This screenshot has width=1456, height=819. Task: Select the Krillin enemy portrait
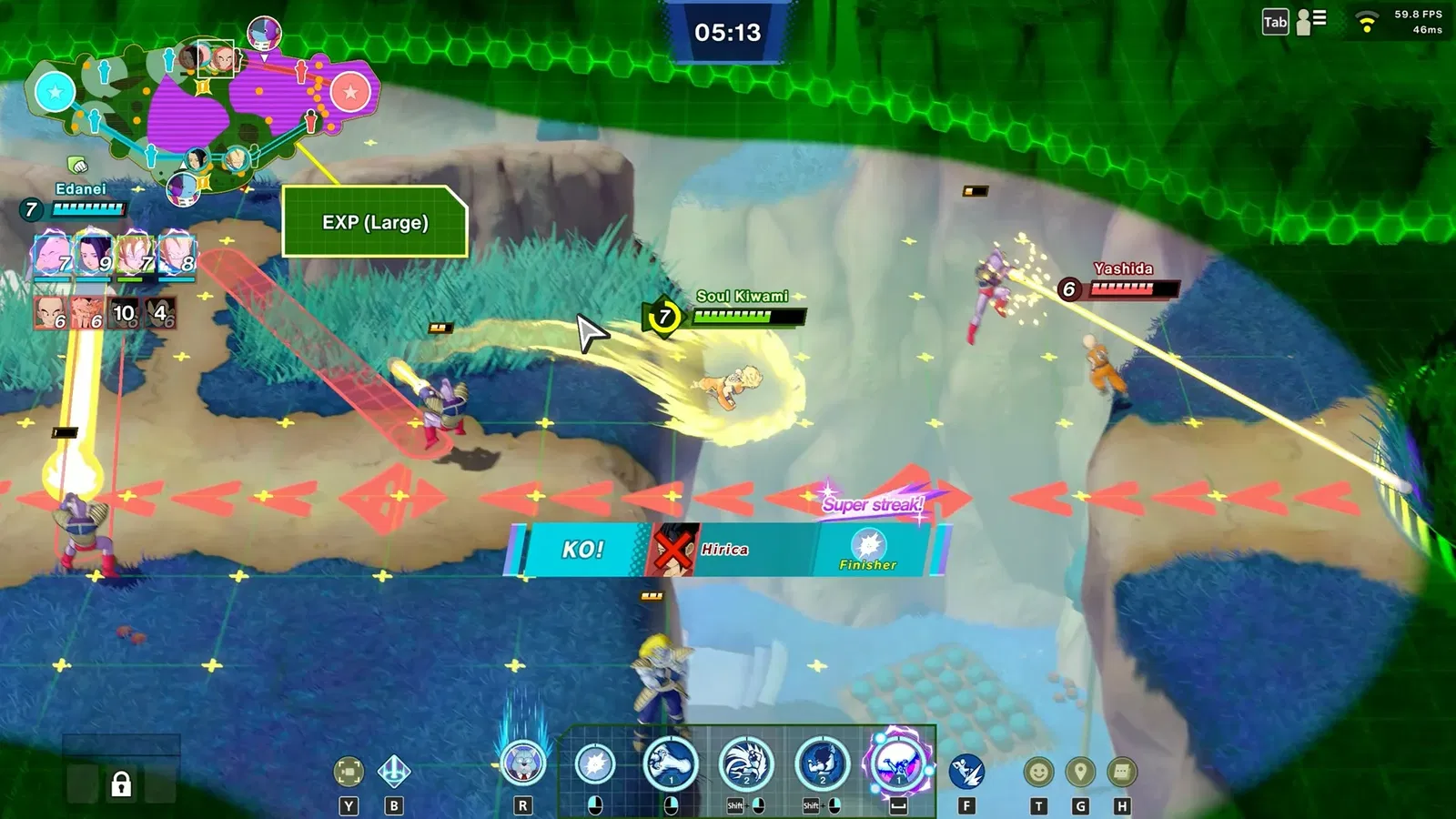(51, 313)
